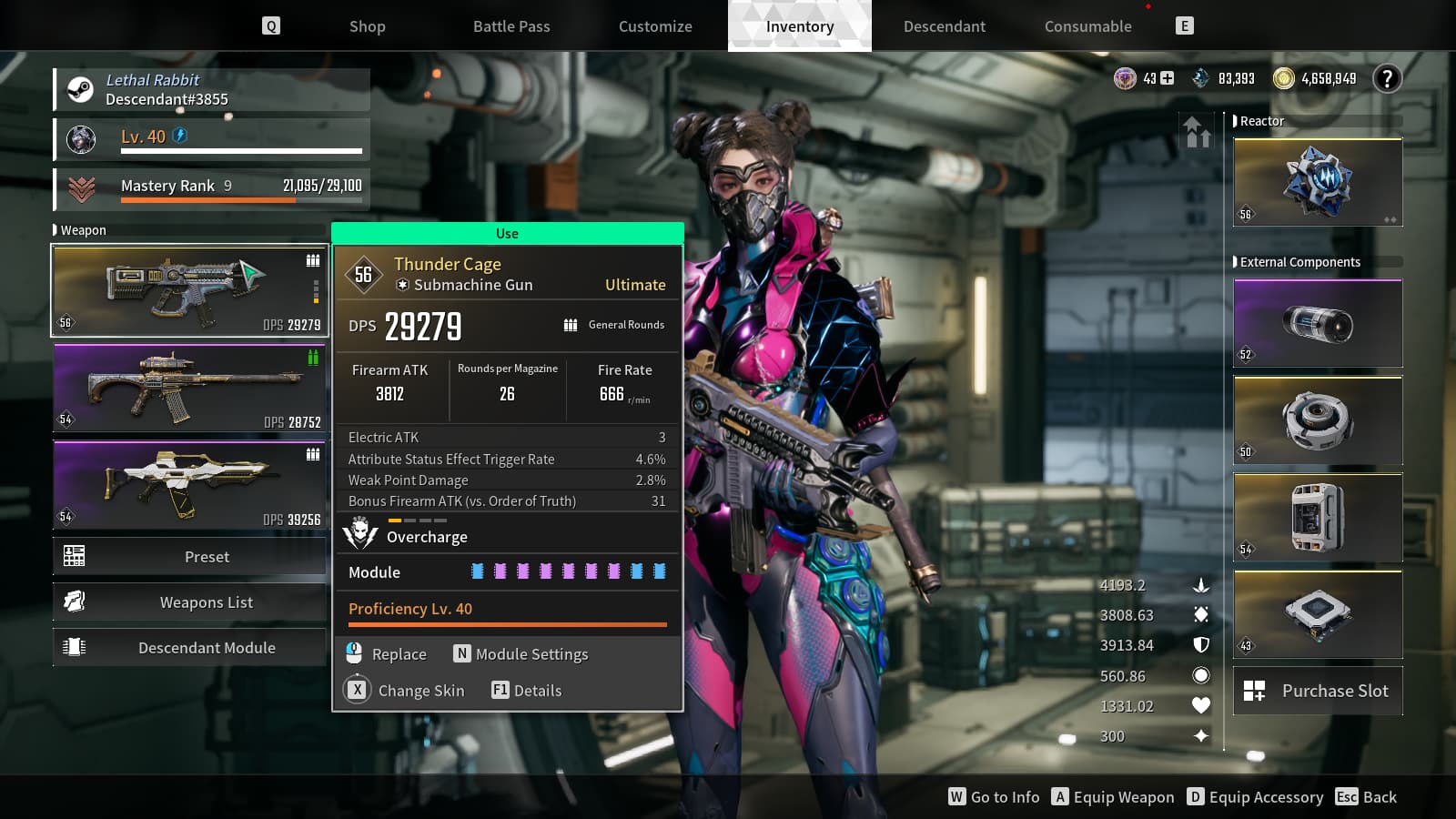Click the green Use button
This screenshot has height=819, width=1456.
click(x=507, y=234)
